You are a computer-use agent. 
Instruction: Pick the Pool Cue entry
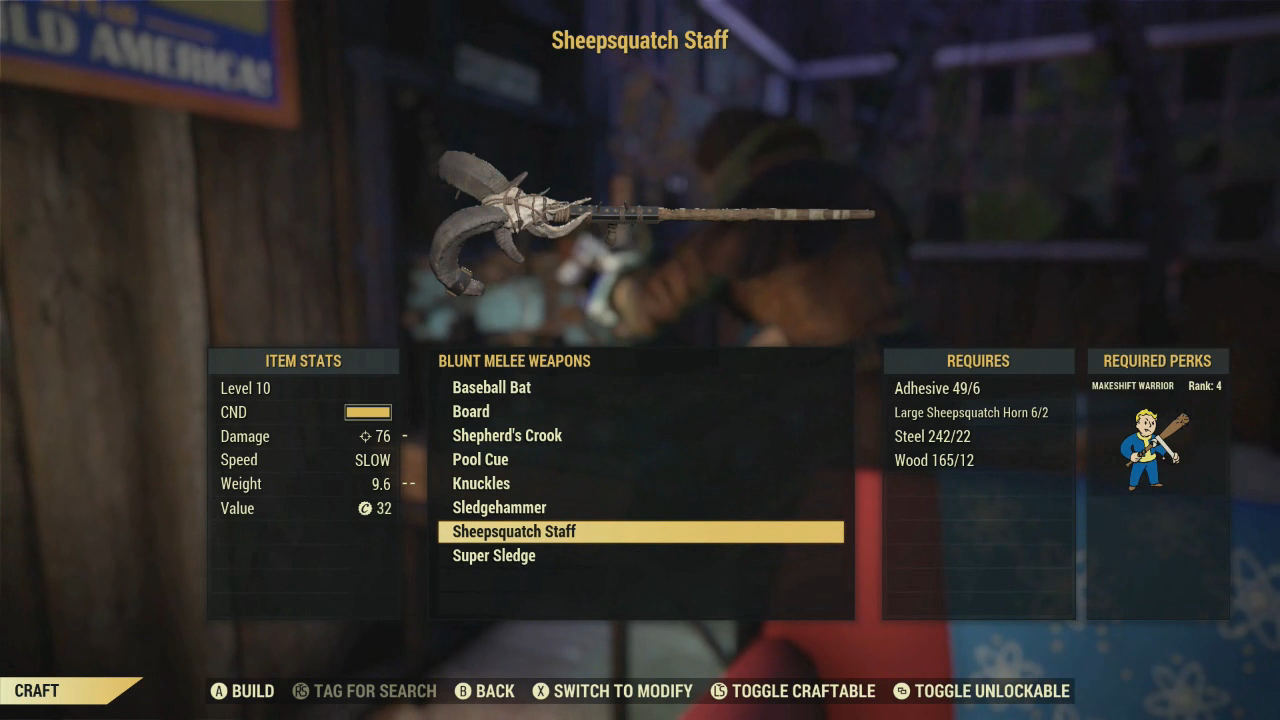pyautogui.click(x=480, y=460)
